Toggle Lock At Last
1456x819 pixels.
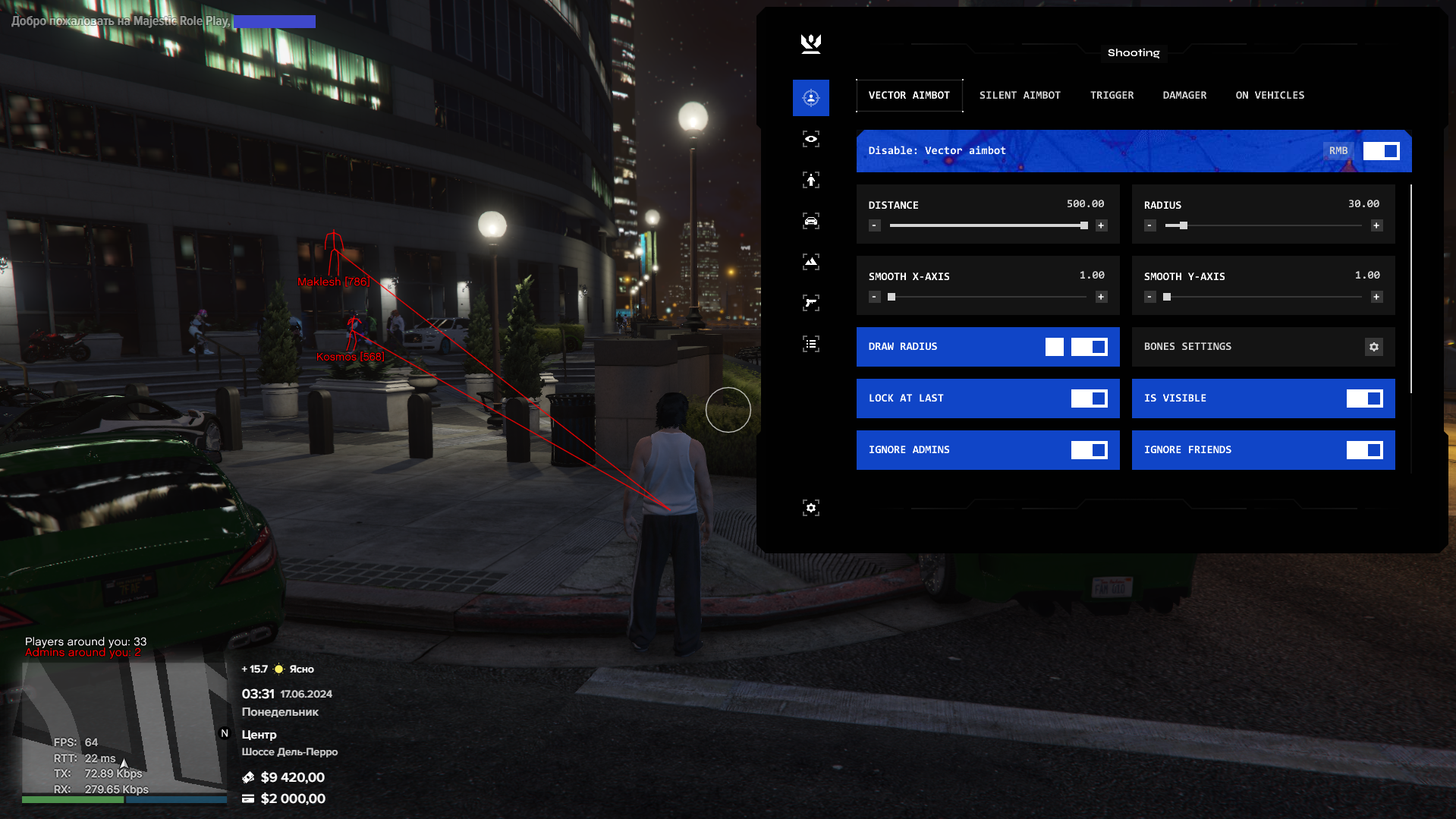pyautogui.click(x=1089, y=398)
